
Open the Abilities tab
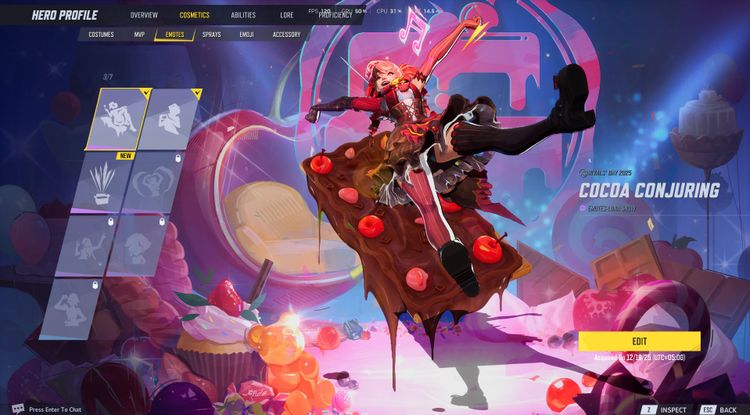243,15
